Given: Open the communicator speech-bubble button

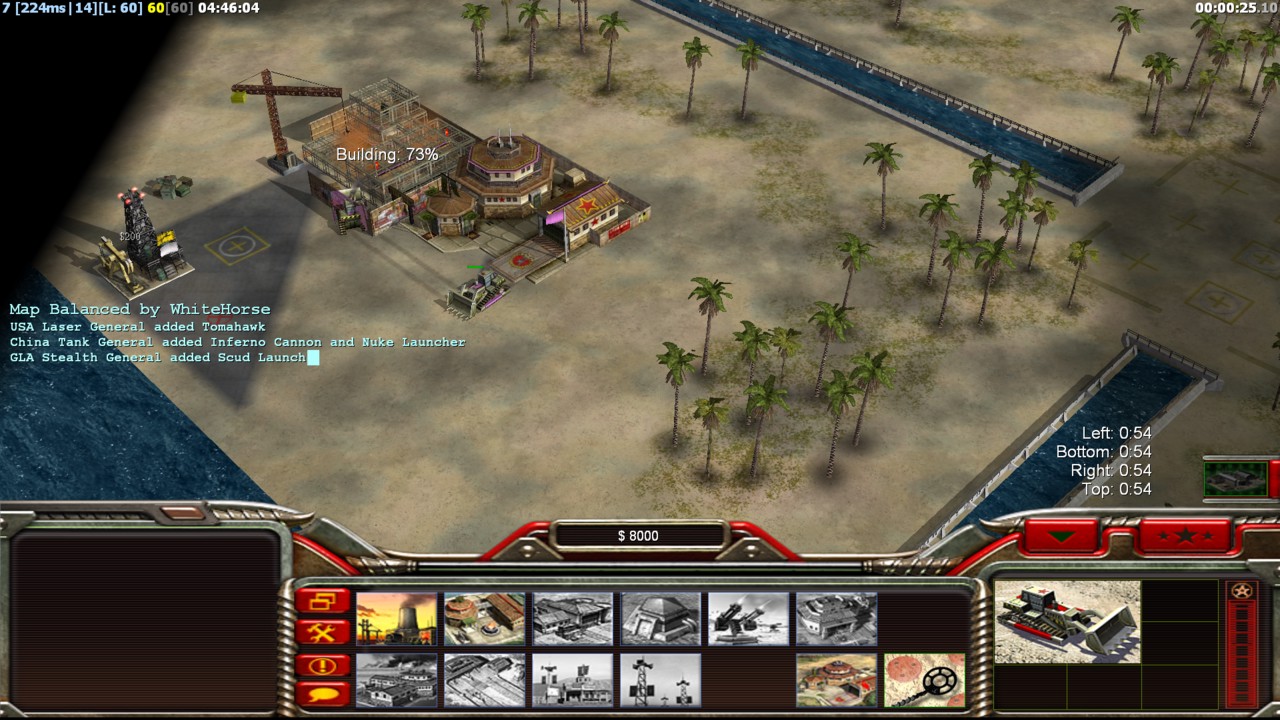Looking at the screenshot, I should (323, 693).
